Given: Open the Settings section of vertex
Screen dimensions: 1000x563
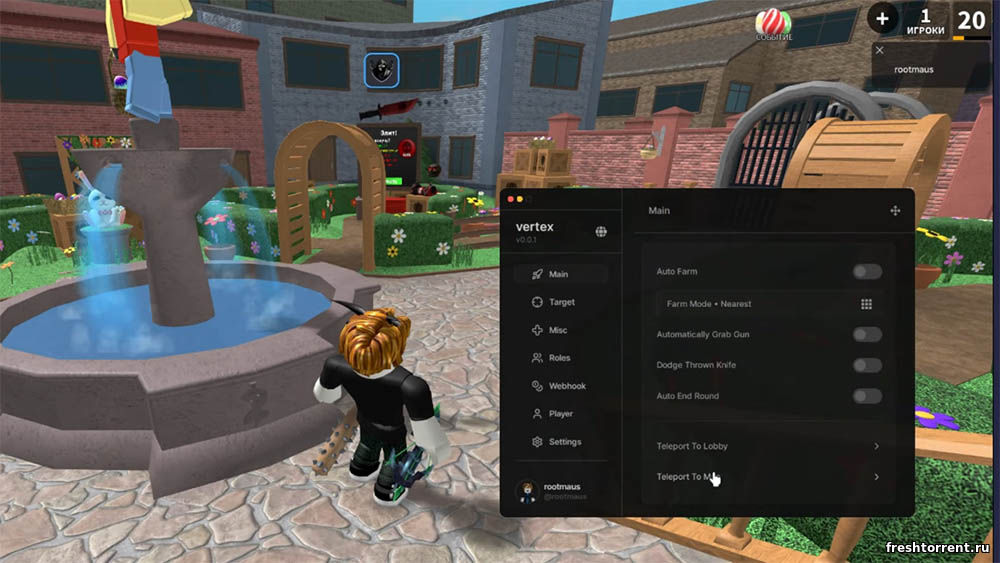Looking at the screenshot, I should coord(564,442).
